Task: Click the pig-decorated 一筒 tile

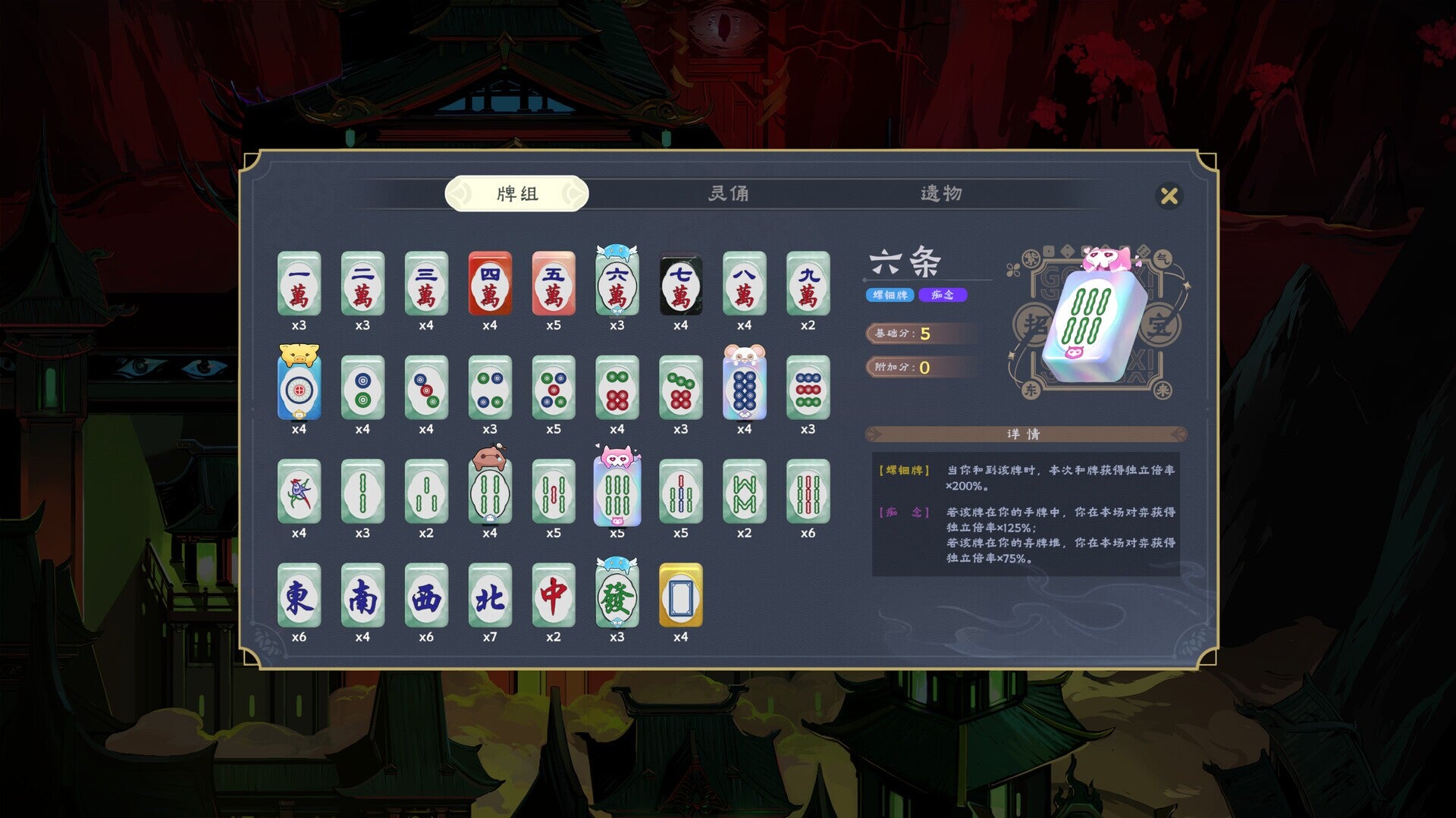Action: tap(298, 388)
